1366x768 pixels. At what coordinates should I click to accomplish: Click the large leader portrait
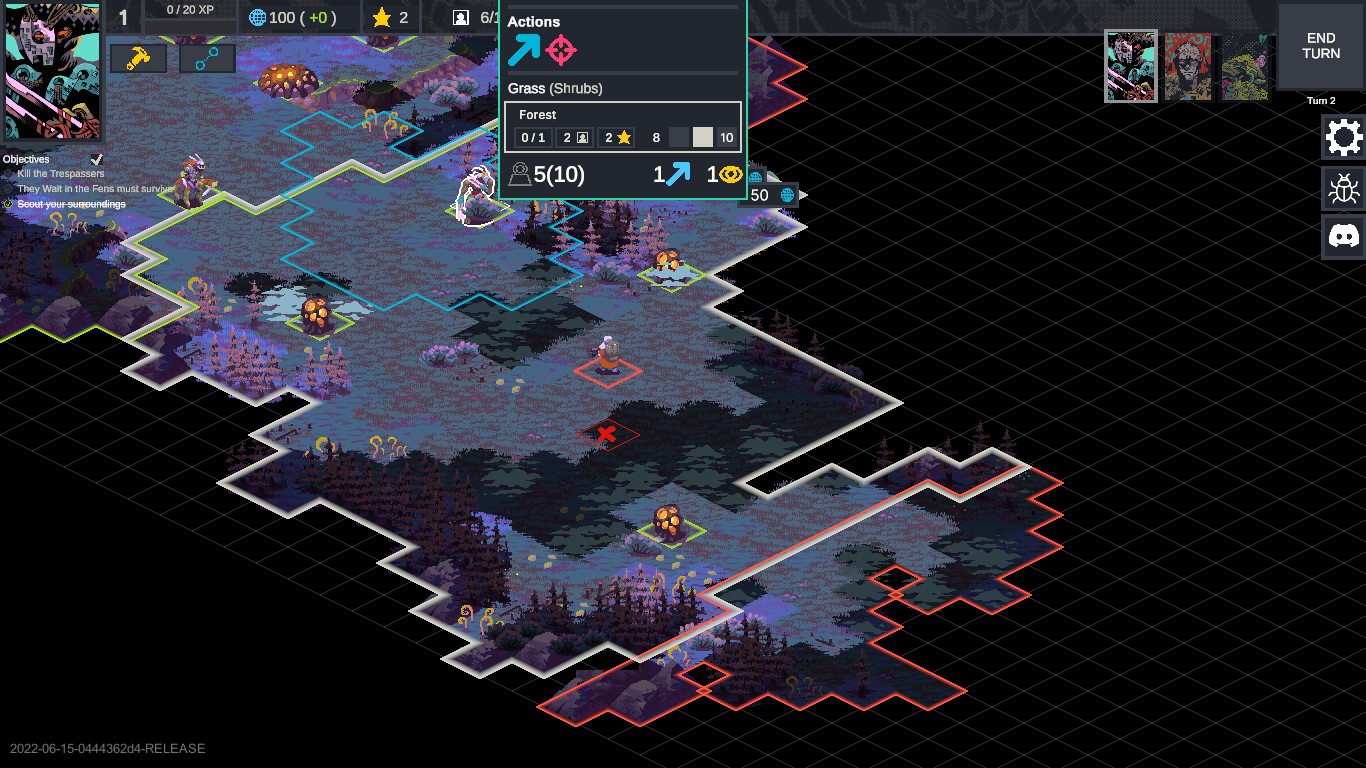click(x=52, y=72)
